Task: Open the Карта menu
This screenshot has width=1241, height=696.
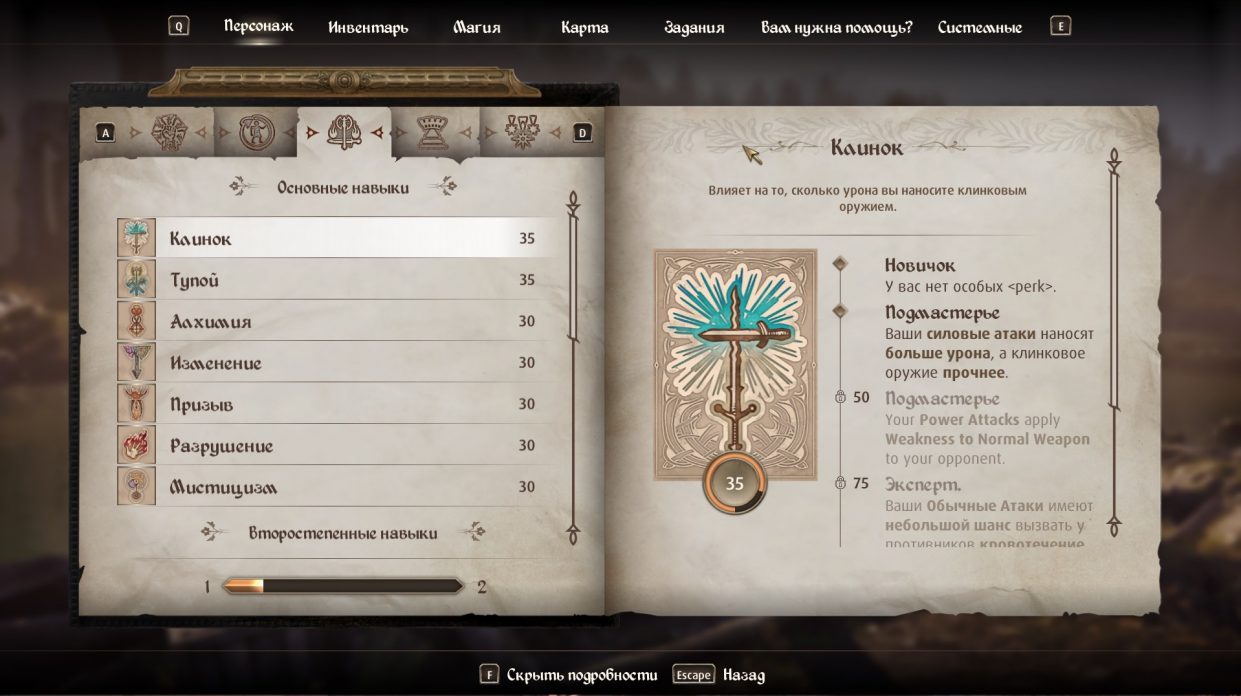Action: click(x=585, y=27)
